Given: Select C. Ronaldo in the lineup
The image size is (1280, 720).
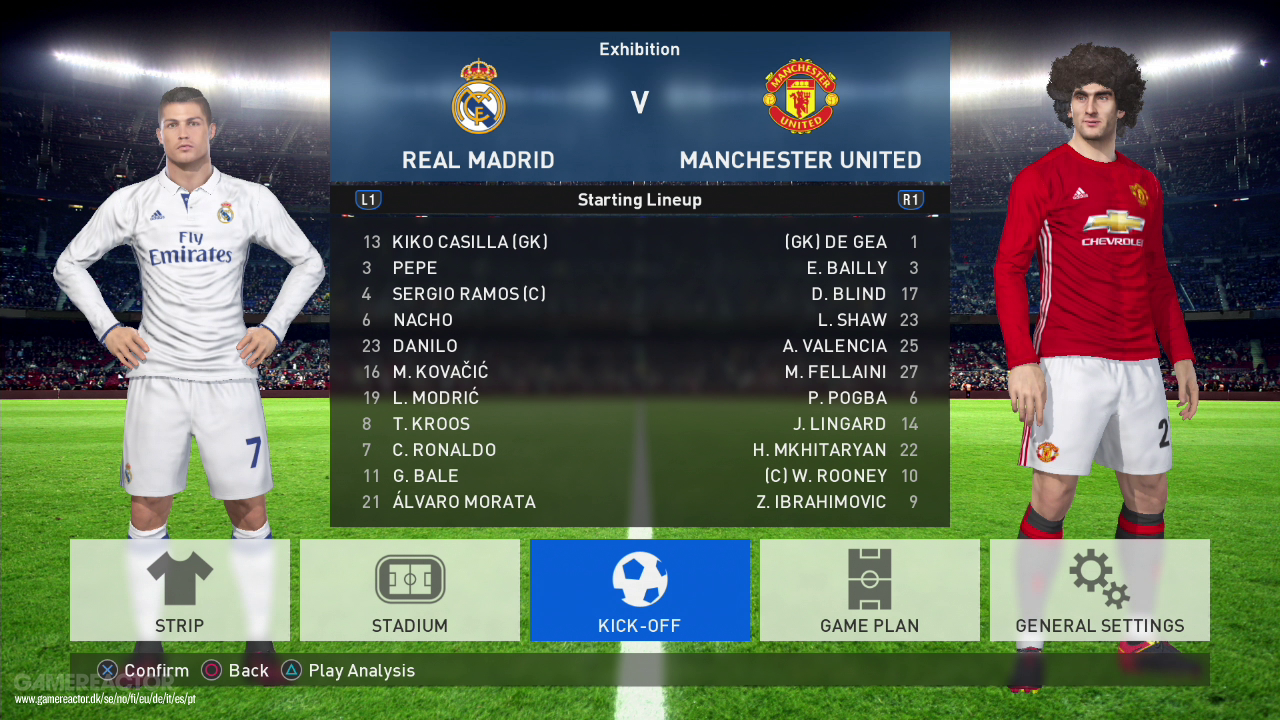Looking at the screenshot, I should [x=444, y=450].
